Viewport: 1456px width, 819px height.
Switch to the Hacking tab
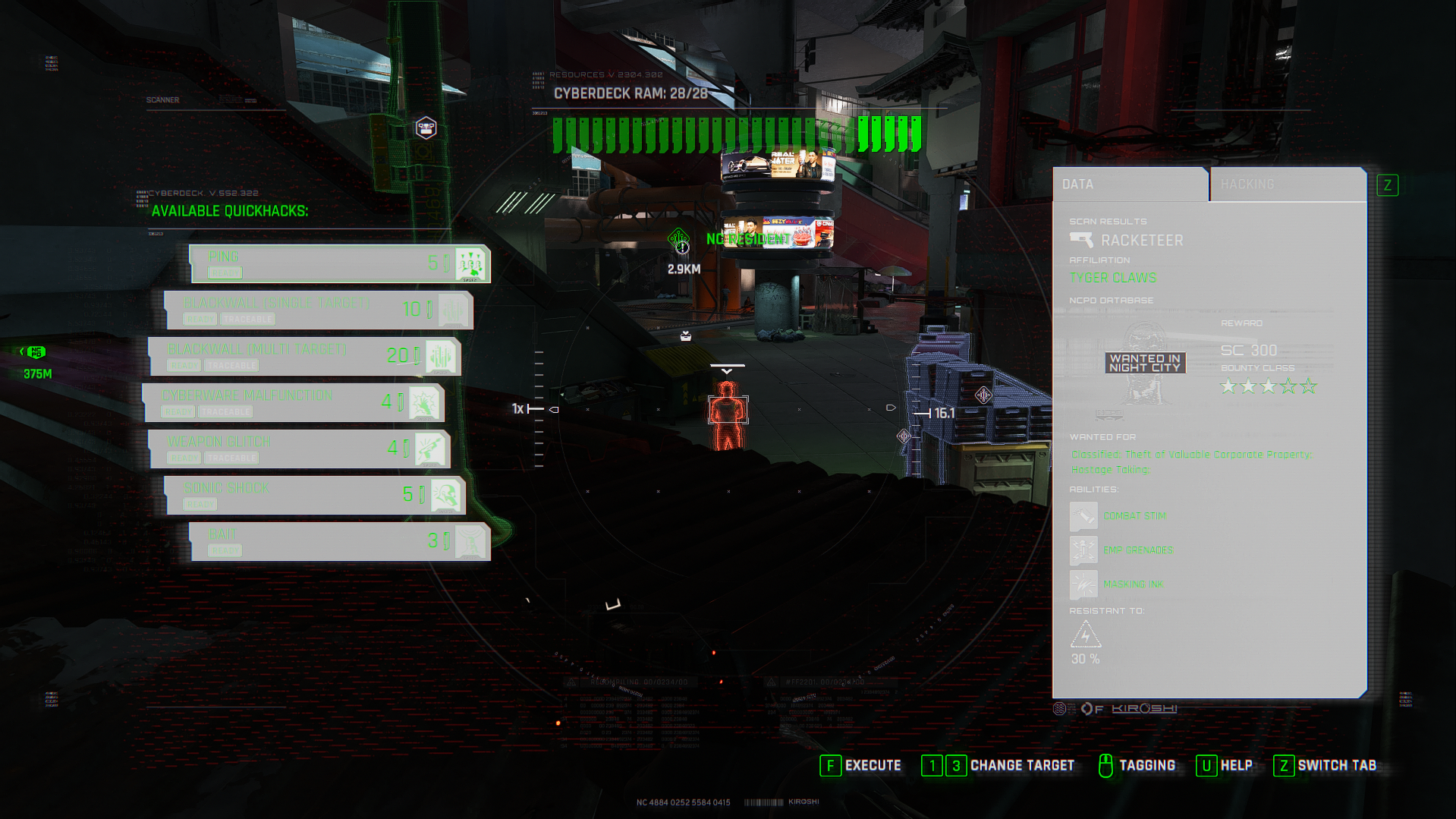pyautogui.click(x=1287, y=184)
